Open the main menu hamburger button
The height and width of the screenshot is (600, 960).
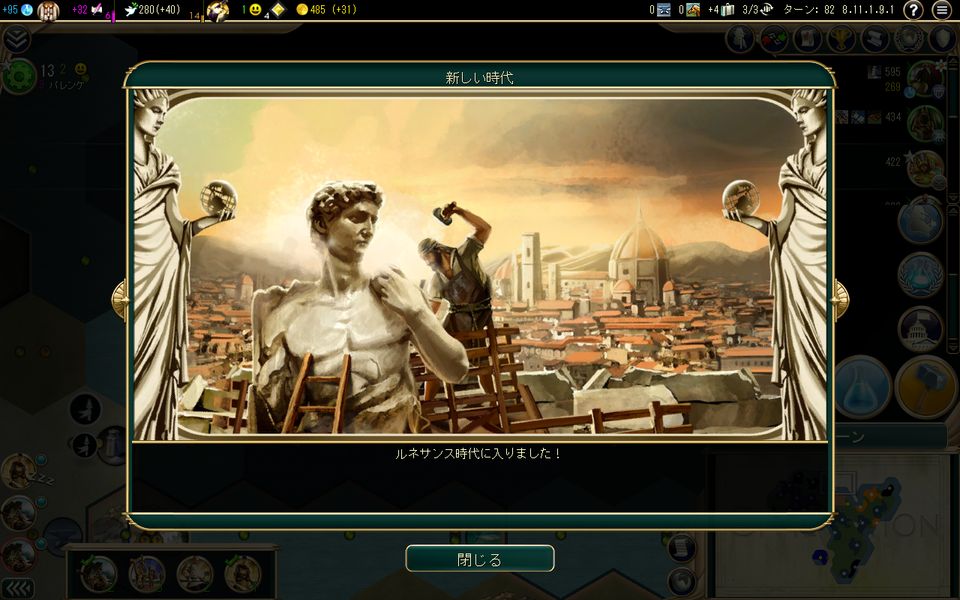(942, 10)
